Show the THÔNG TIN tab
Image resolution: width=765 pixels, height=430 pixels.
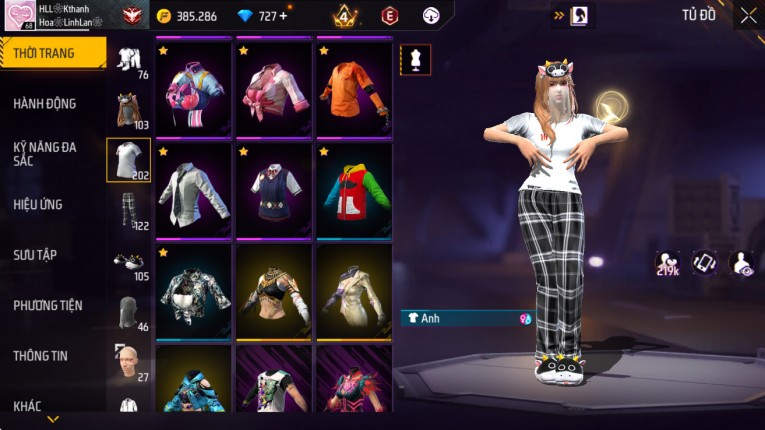pos(40,355)
